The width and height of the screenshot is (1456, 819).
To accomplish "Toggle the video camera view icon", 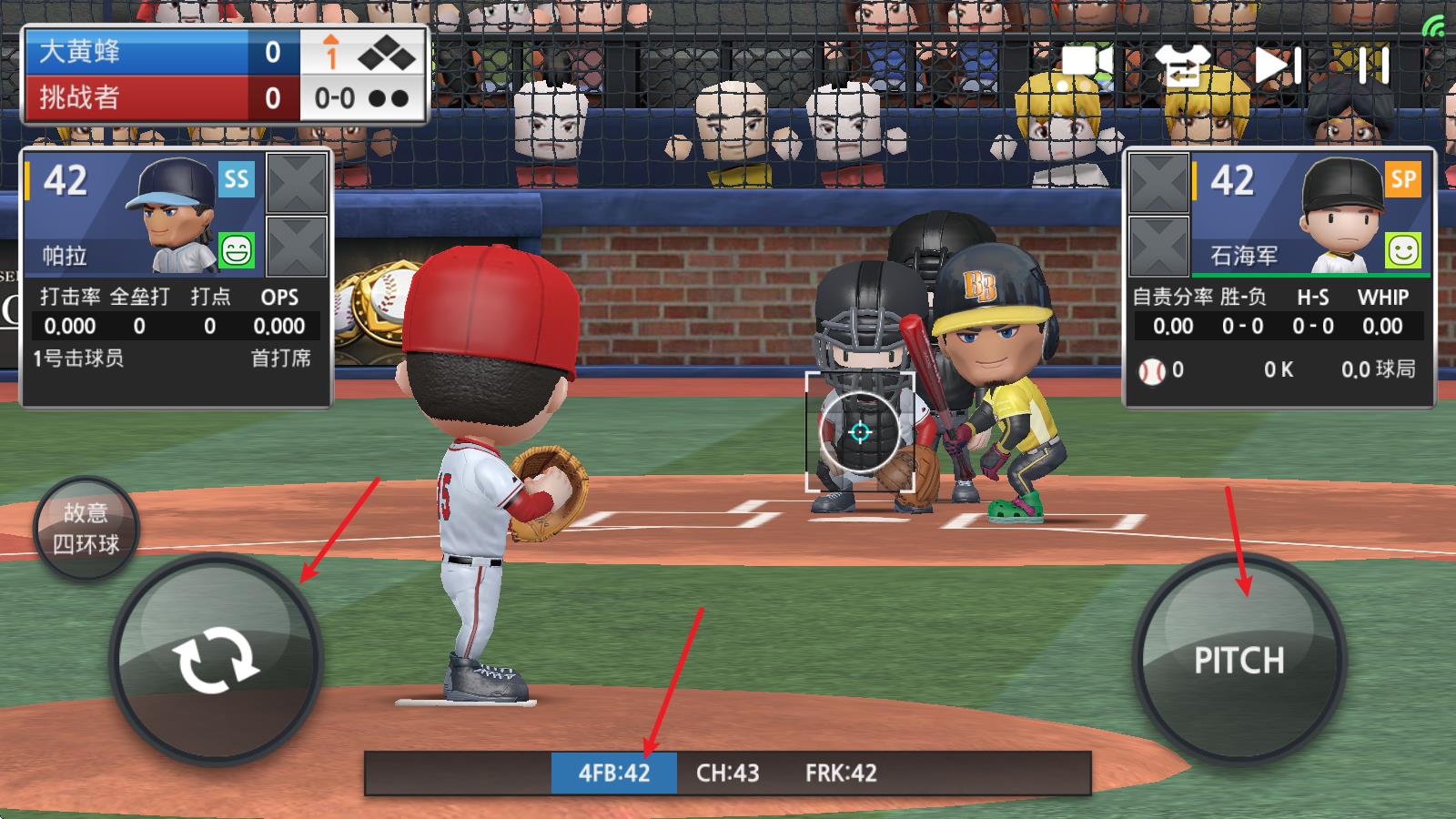I will point(1087,66).
